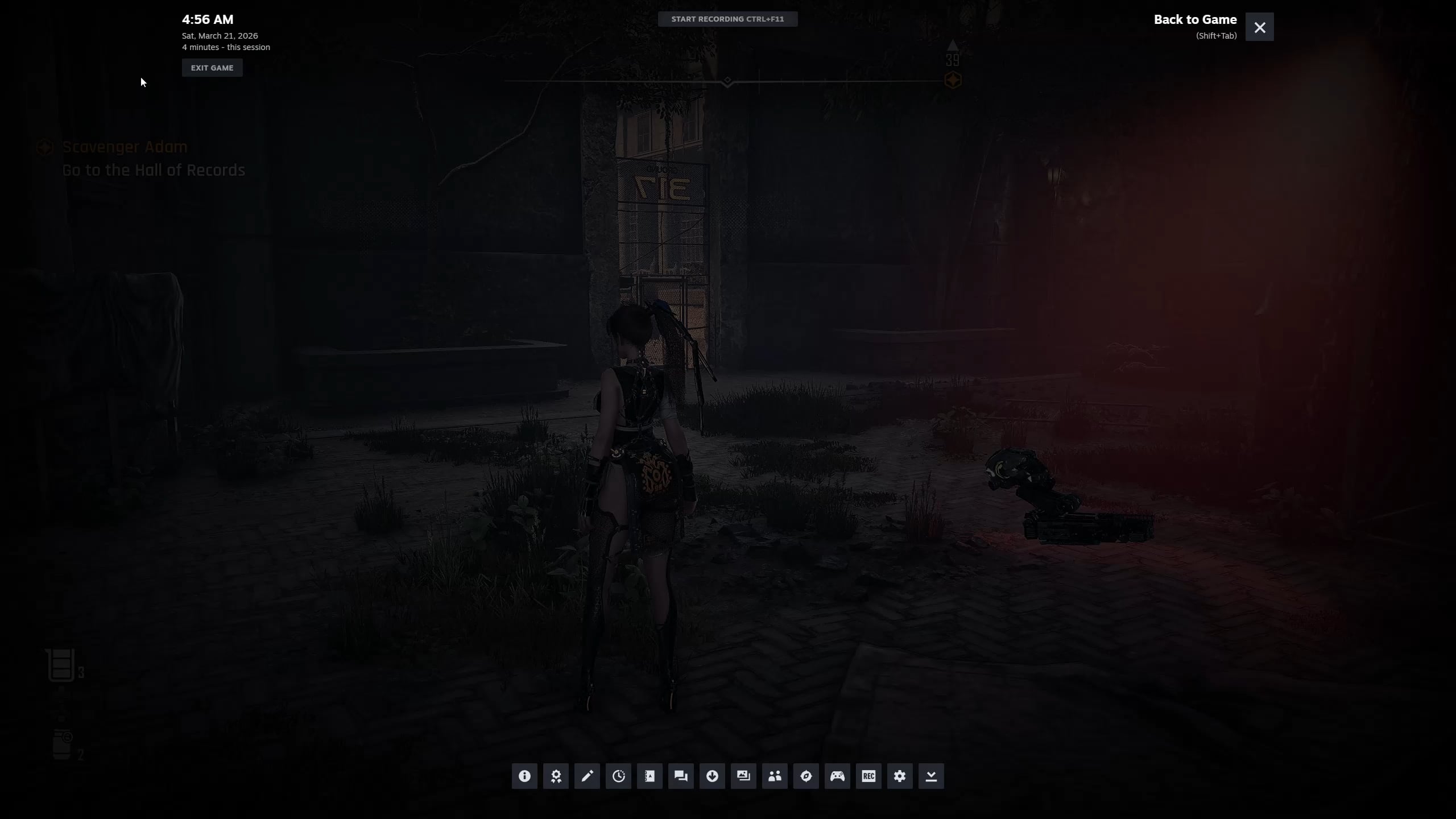Open the friends list icon
The image size is (1456, 819).
pos(775,776)
